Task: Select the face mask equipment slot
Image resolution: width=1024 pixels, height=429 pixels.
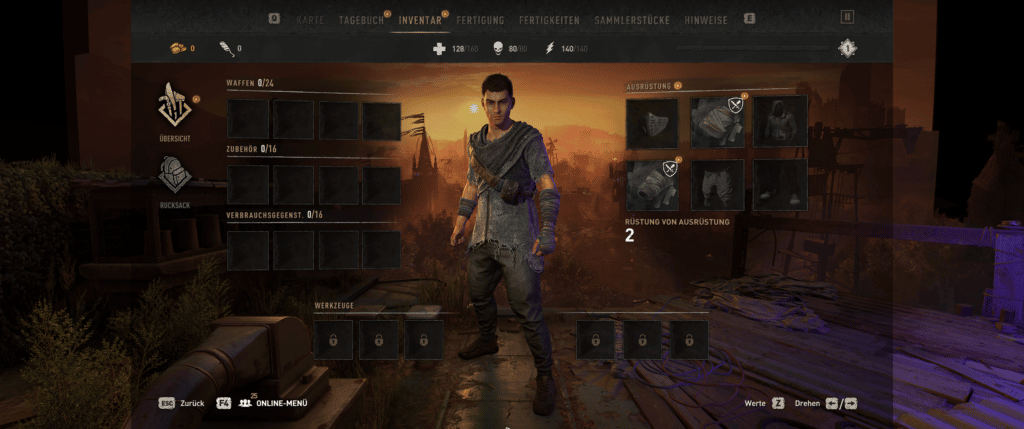Action: (652, 122)
